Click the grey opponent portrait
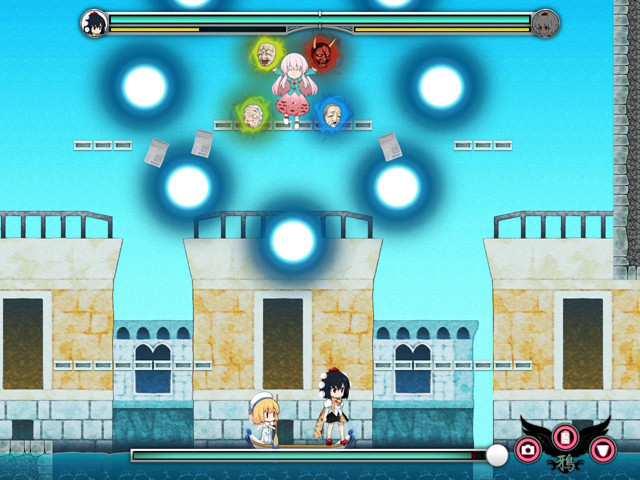This screenshot has width=640, height=480. (x=545, y=23)
